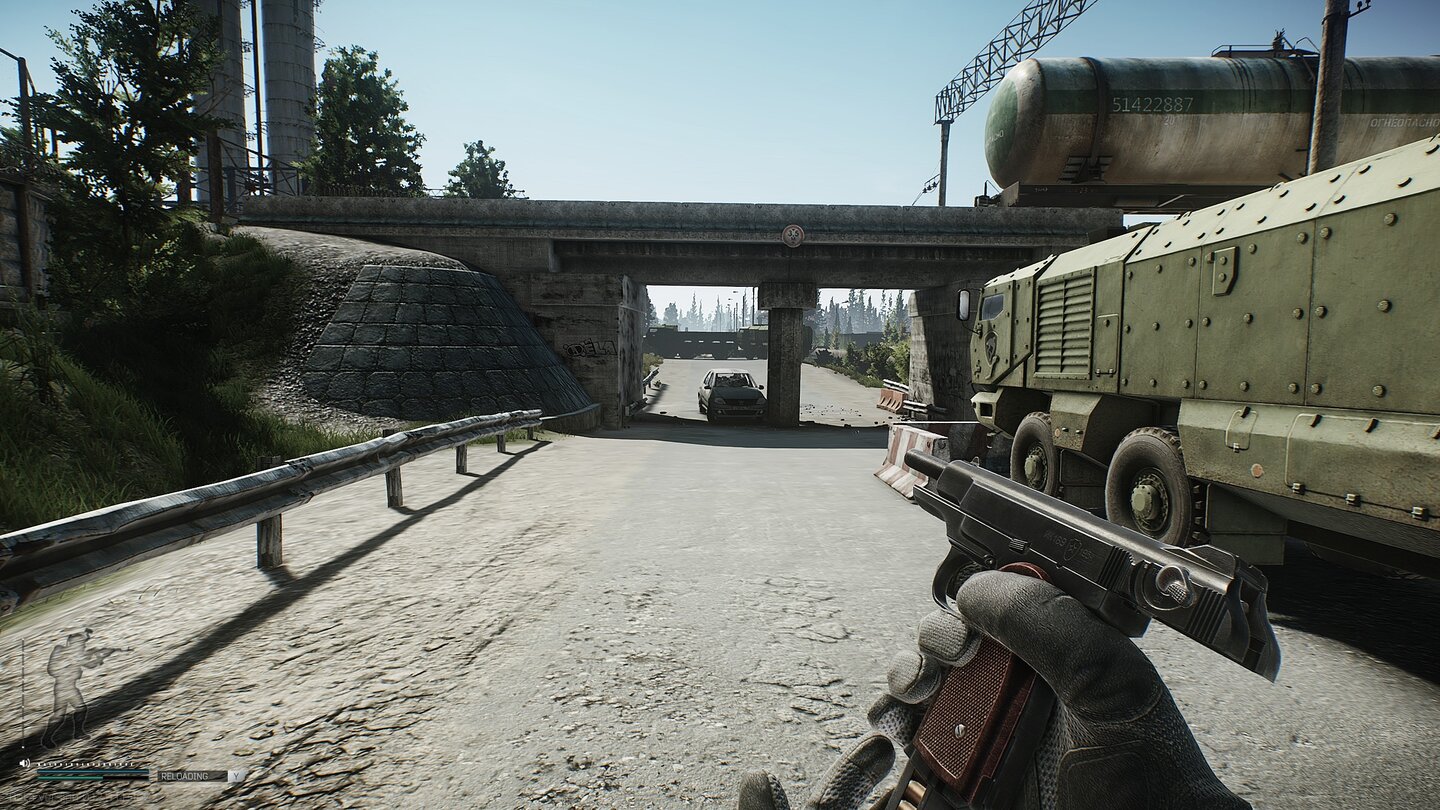Click the emblem decal on the truck cab

990,347
